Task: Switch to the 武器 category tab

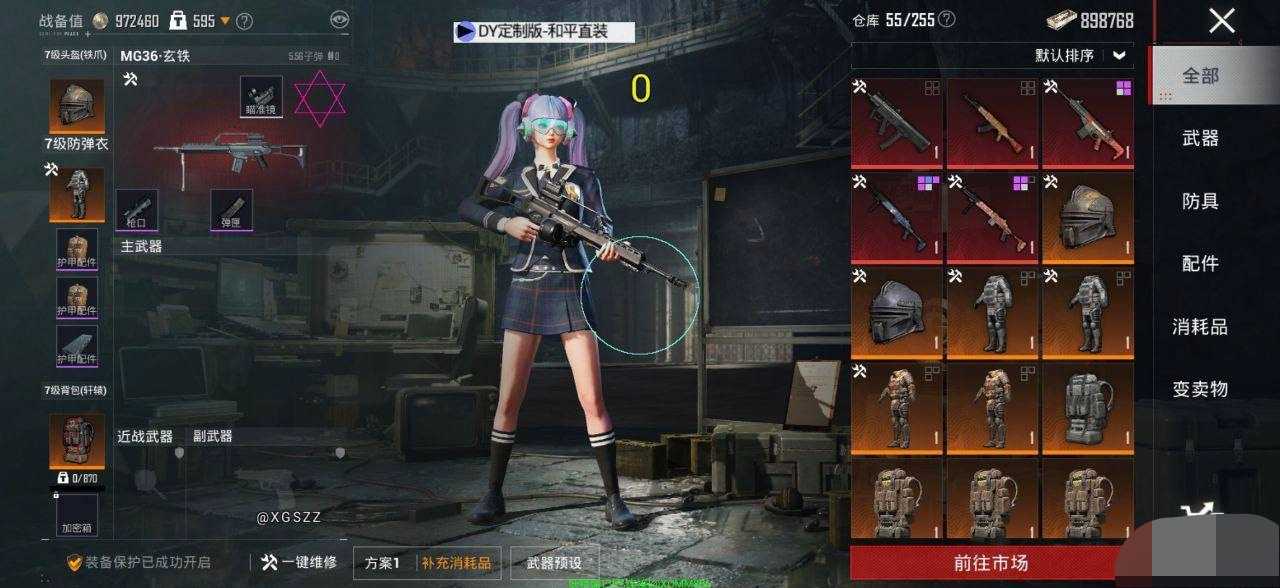Action: coord(1200,139)
